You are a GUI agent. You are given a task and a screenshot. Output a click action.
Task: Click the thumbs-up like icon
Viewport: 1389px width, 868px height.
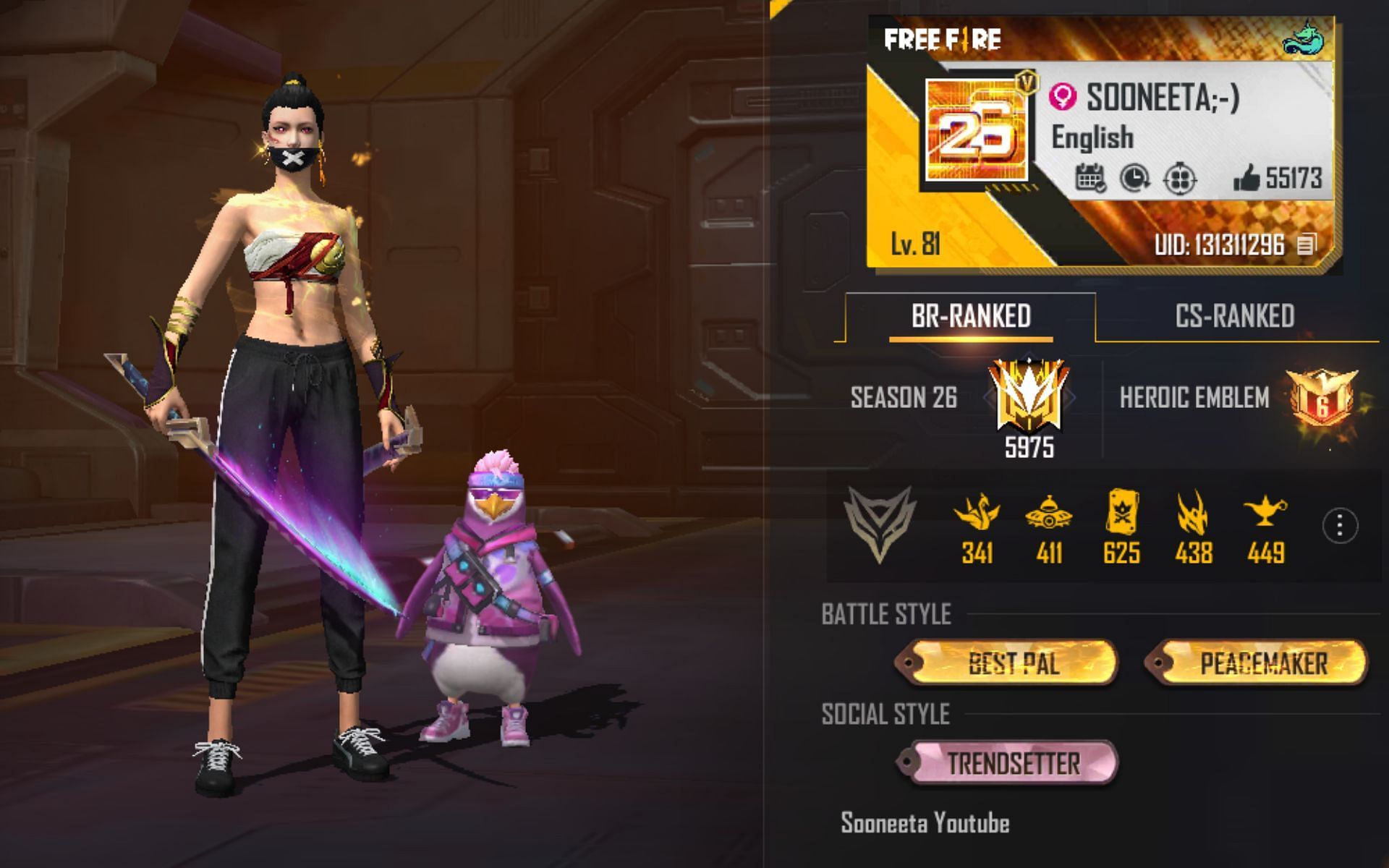coord(1246,178)
